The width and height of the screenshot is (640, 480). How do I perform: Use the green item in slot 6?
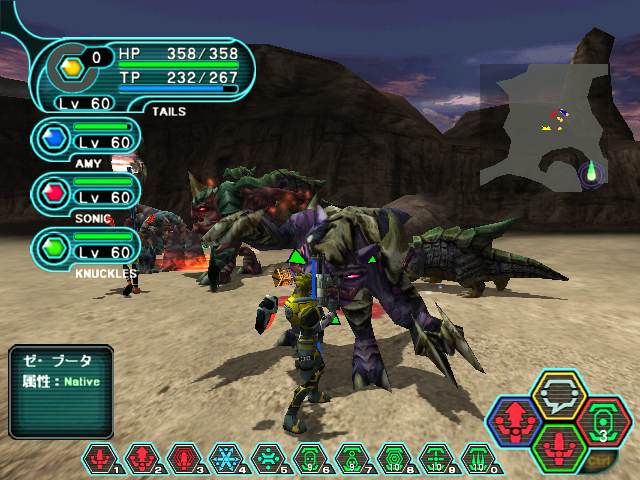[x=310, y=459]
